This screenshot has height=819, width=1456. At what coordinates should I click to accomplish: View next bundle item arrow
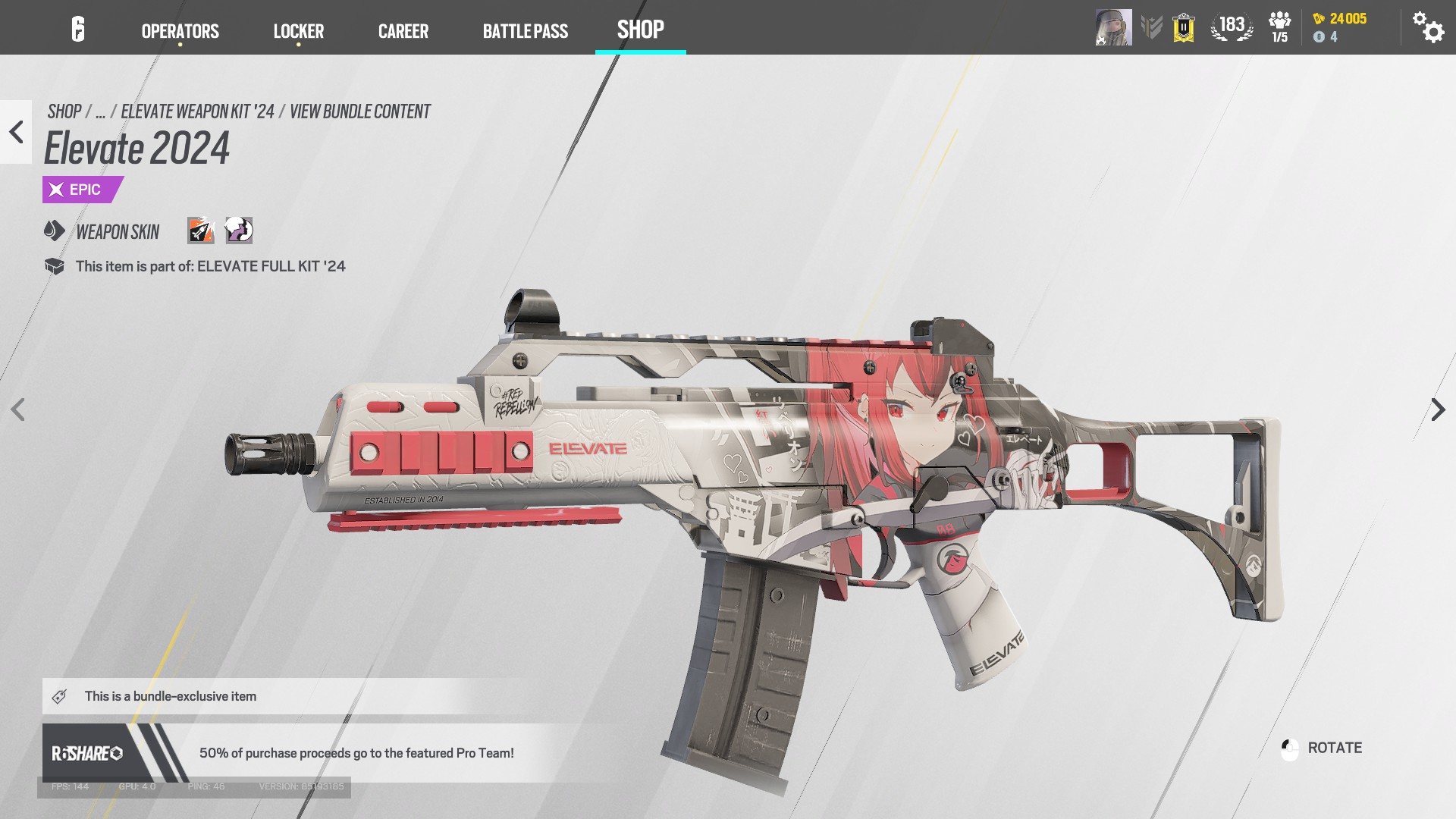coord(1438,409)
